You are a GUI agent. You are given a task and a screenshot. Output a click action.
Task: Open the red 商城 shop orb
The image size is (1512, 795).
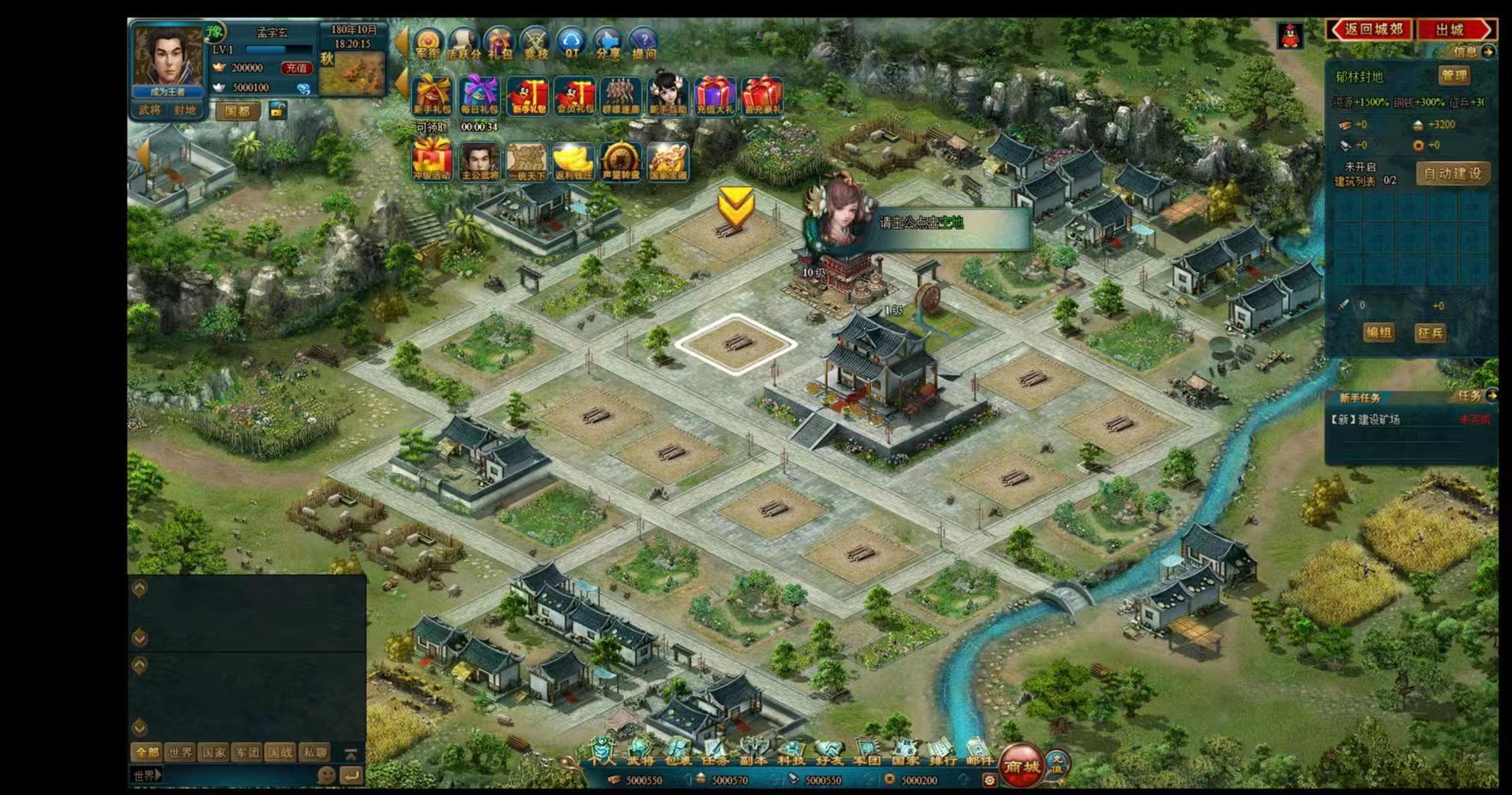point(1021,767)
